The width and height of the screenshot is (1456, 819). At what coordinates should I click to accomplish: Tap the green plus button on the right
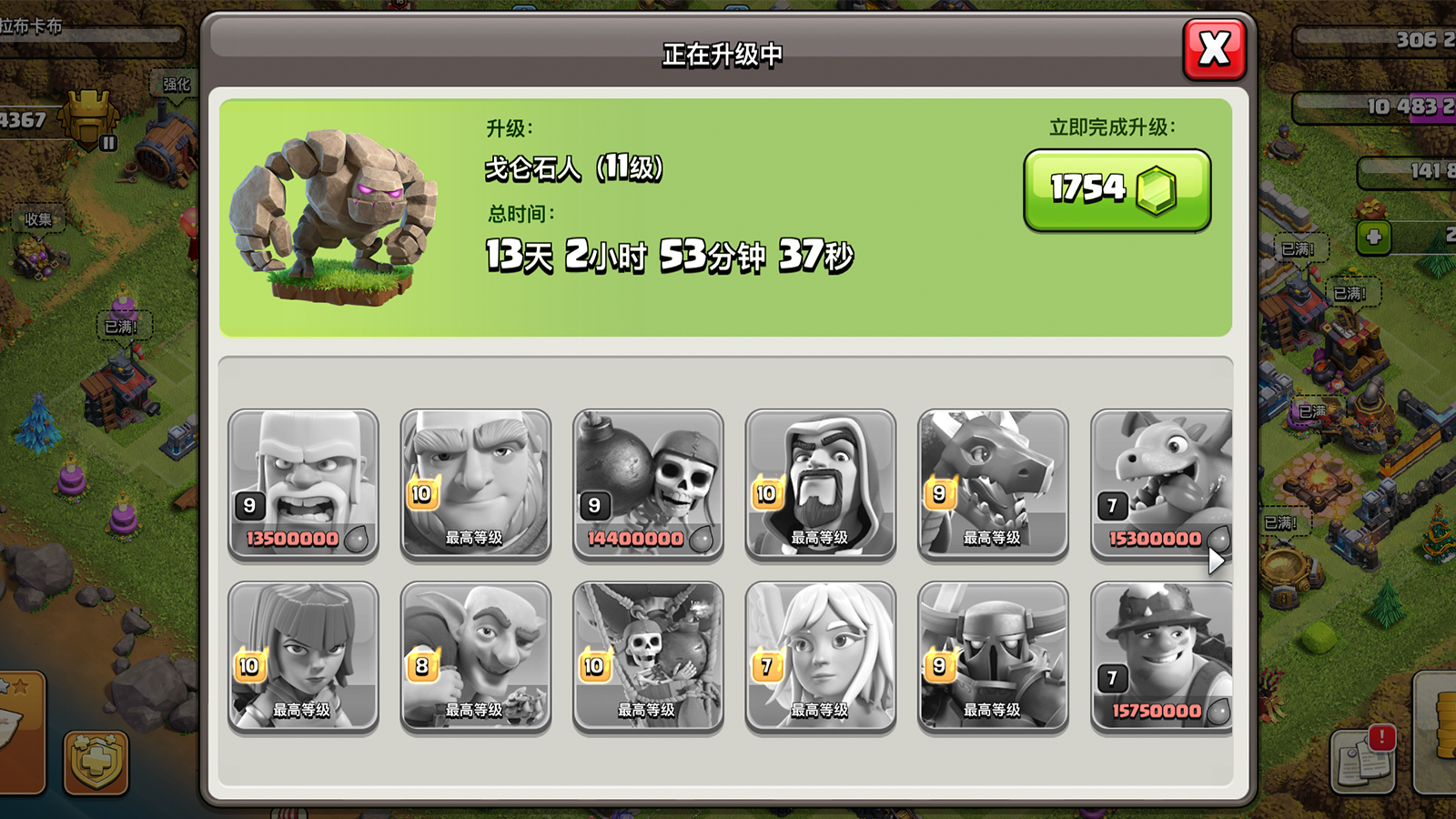coord(1374,238)
